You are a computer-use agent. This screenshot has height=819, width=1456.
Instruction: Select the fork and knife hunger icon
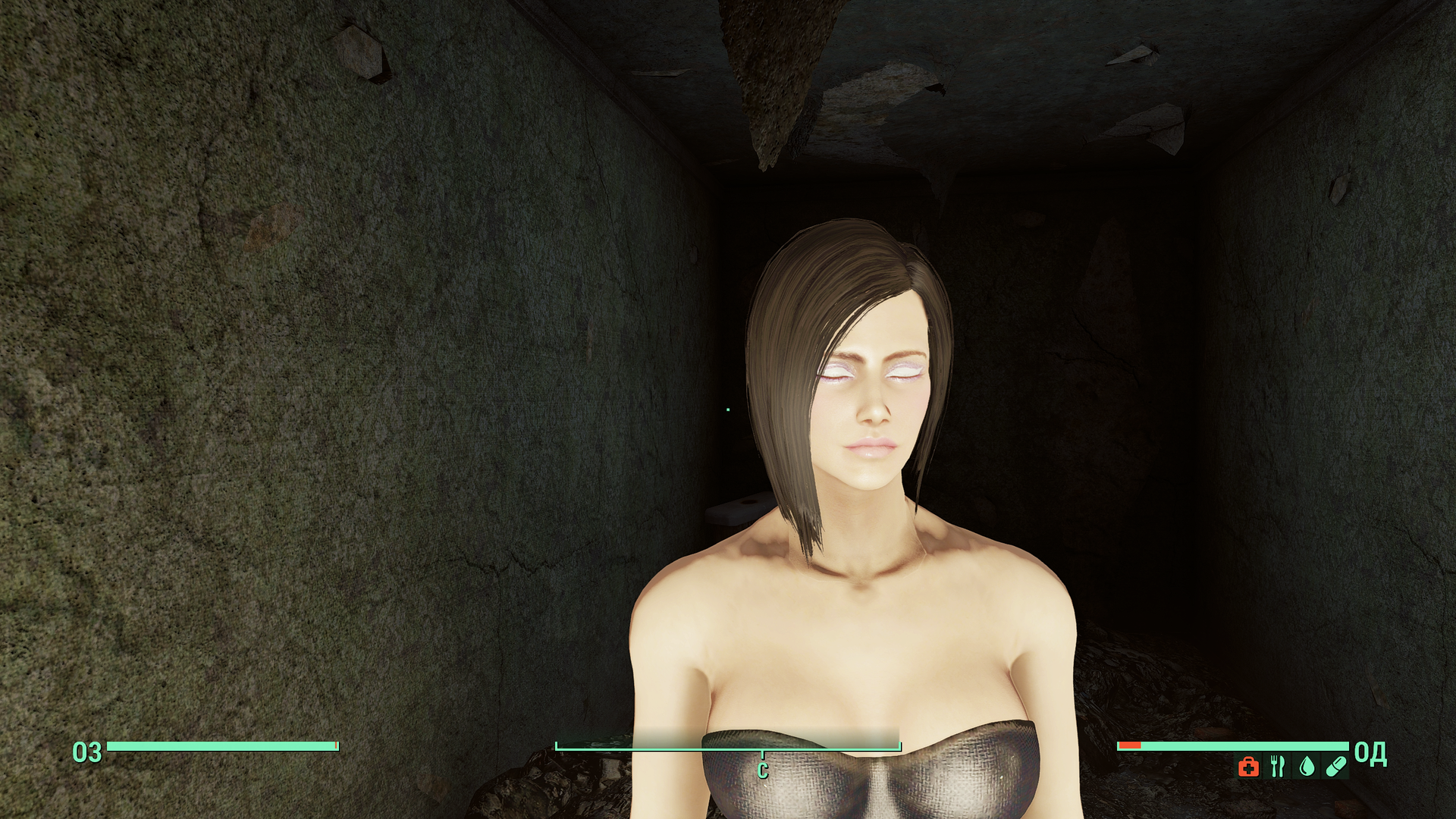pos(1278,767)
